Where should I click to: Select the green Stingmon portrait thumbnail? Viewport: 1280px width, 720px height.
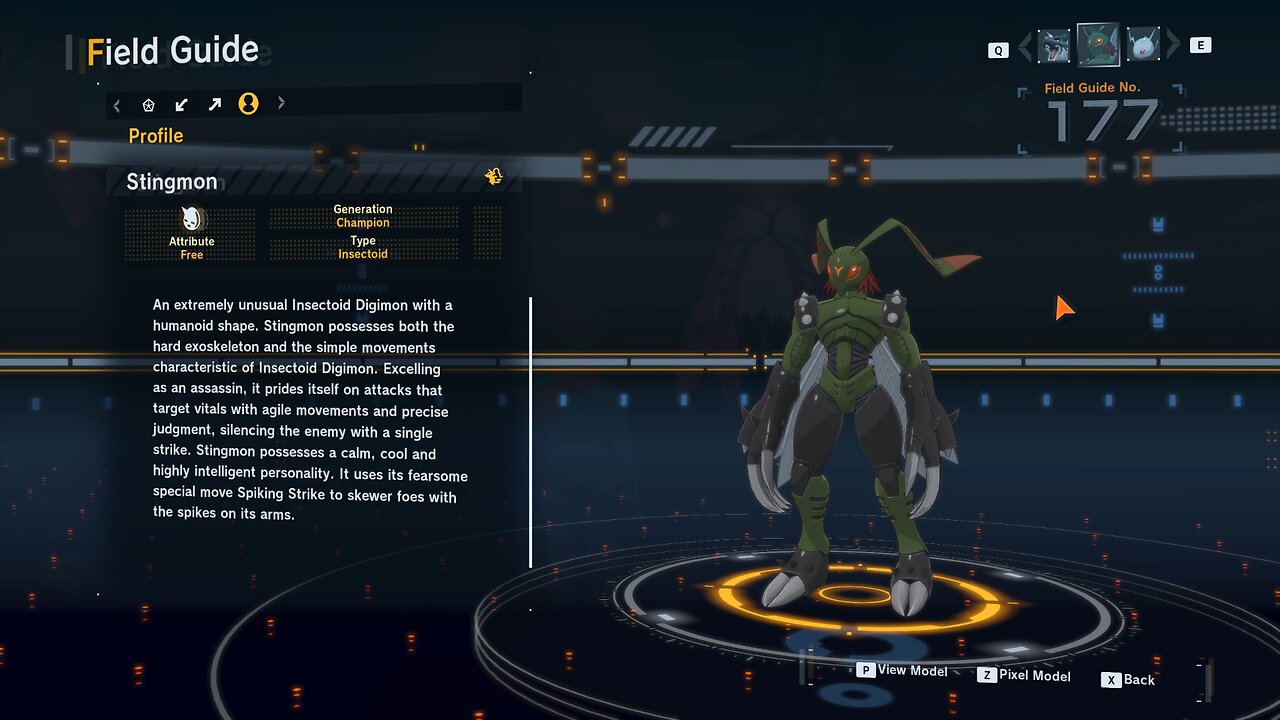coord(1098,45)
